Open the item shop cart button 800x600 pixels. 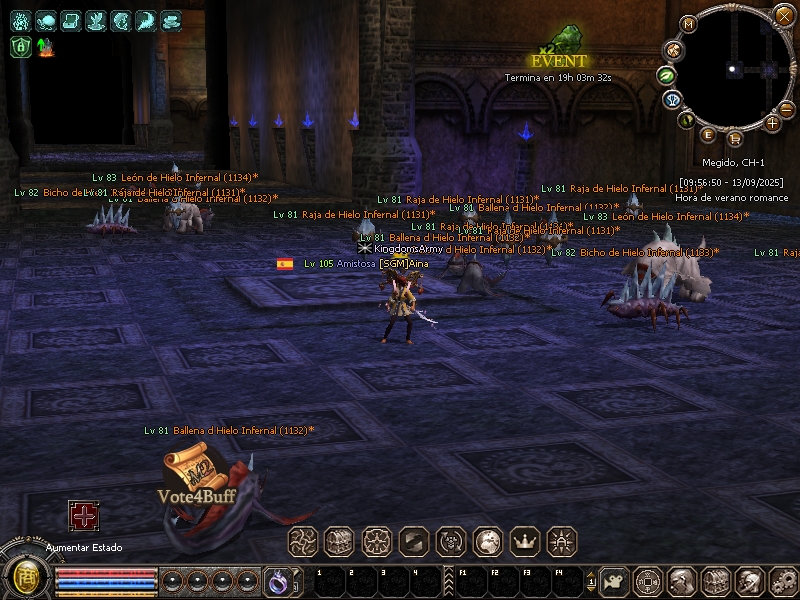(735, 139)
